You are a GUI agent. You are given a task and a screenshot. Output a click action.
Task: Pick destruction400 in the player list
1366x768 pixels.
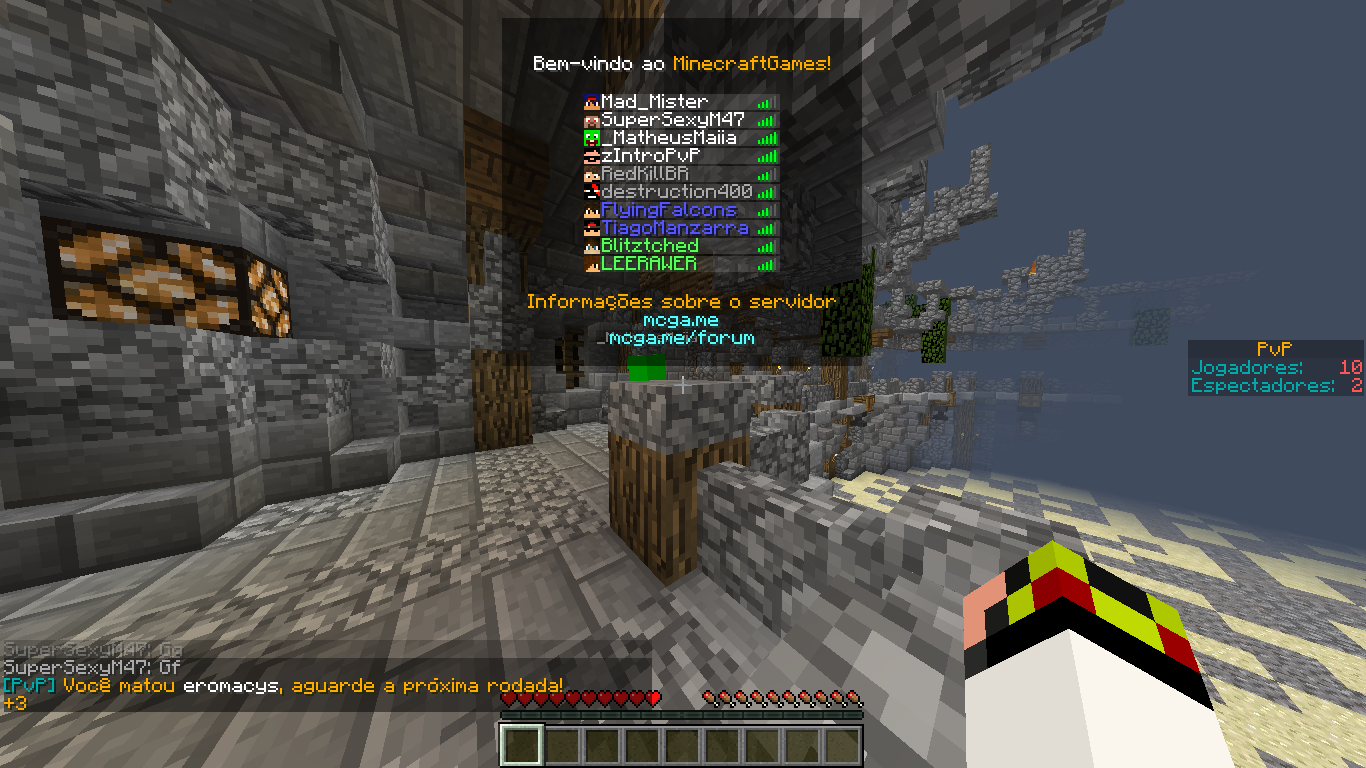pyautogui.click(x=676, y=192)
